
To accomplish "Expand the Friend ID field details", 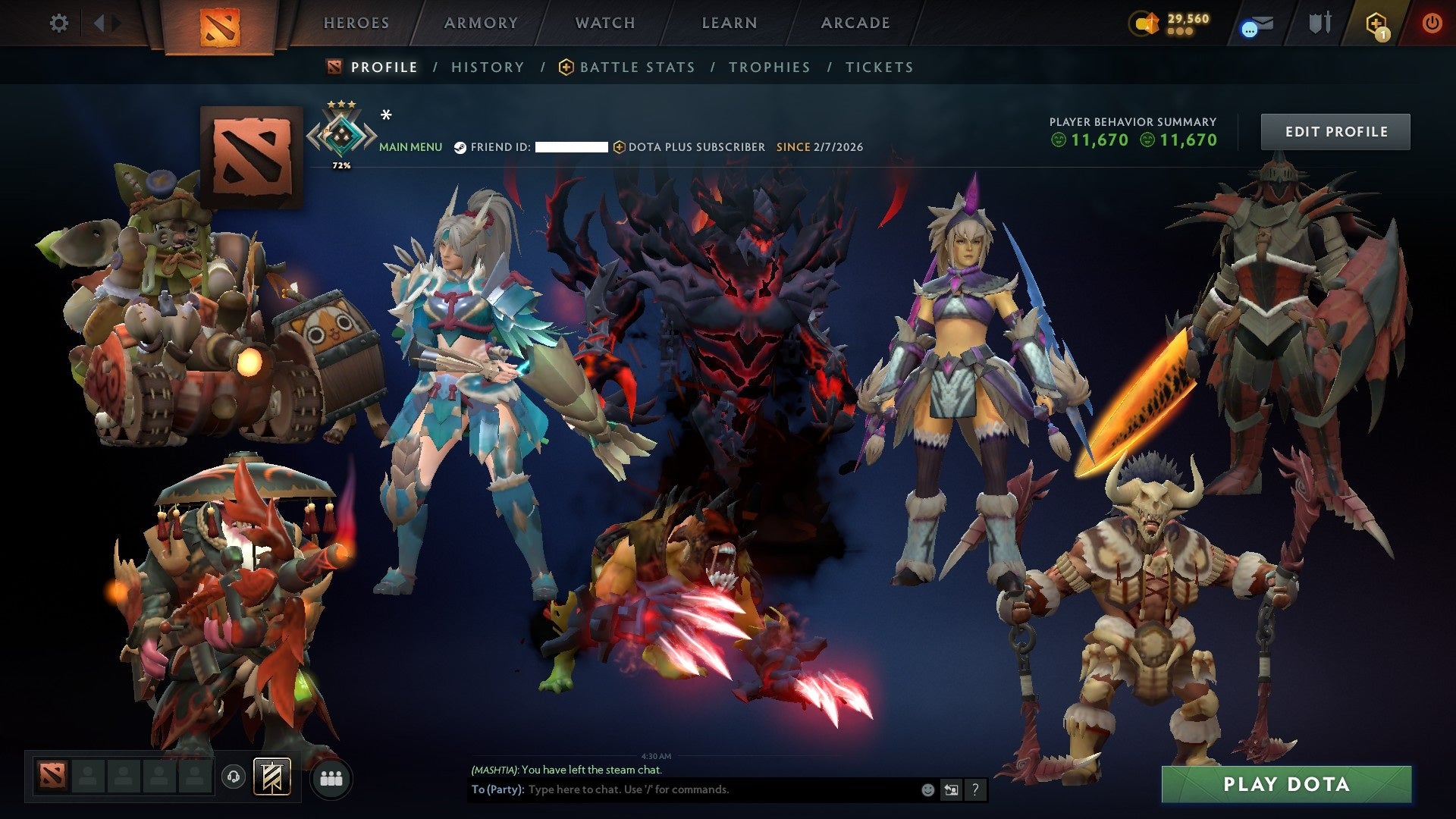I will pos(573,146).
